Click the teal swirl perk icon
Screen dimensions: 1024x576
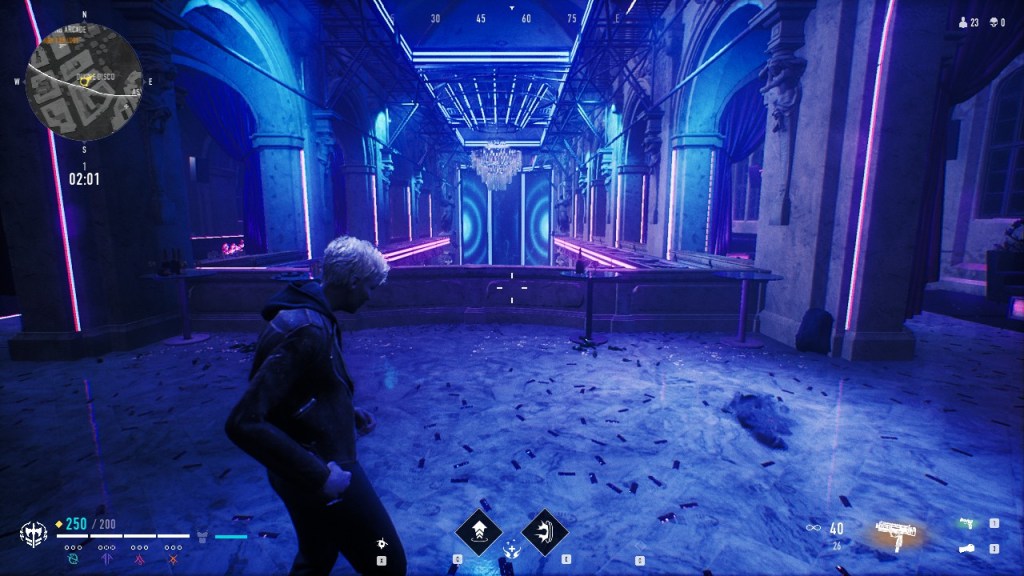(73, 560)
